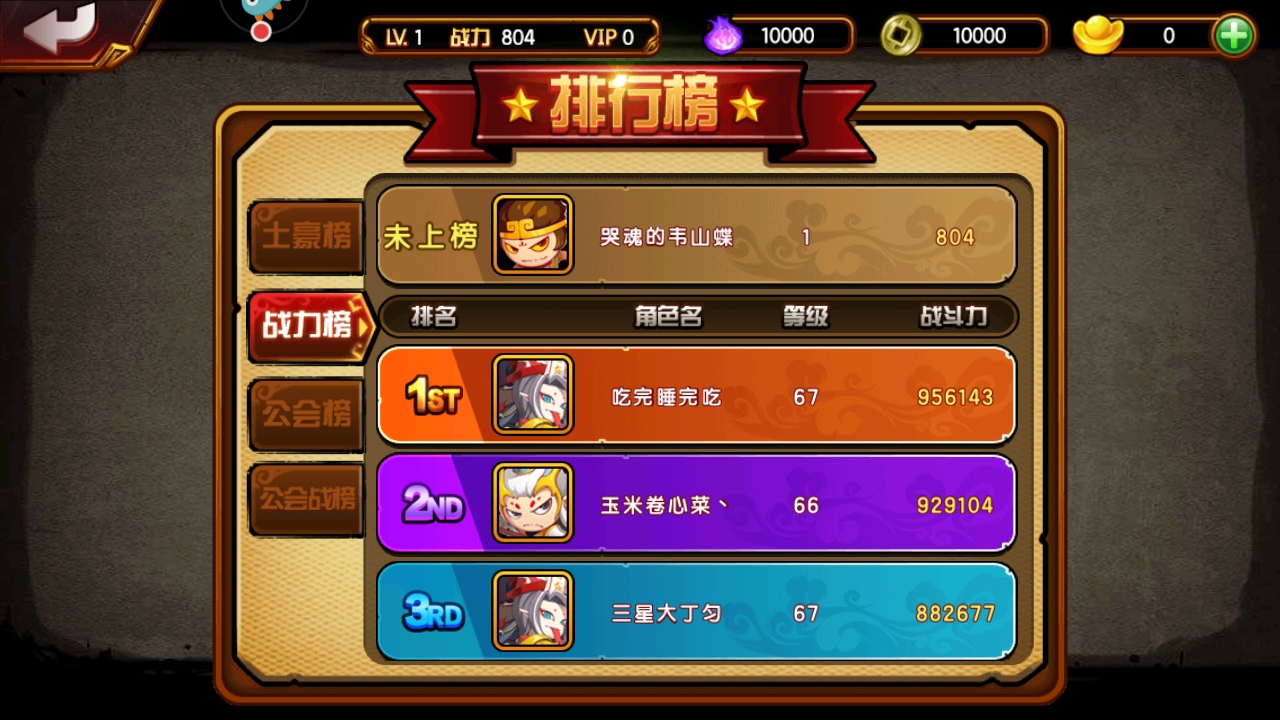Switch to the 公会榜 guild ranking tab
Screen dimensions: 1280x720
305,412
